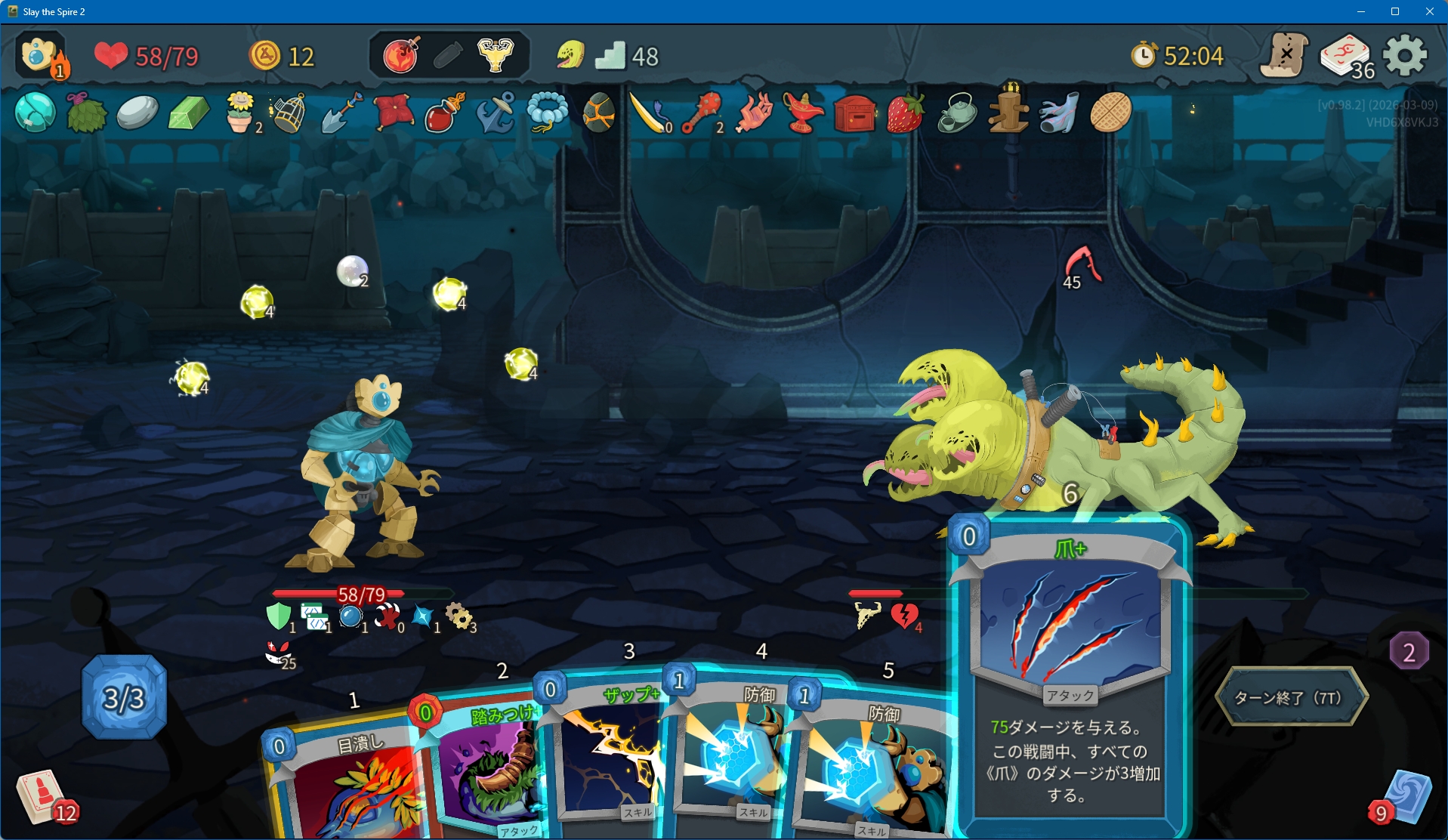This screenshot has height=840, width=1448.
Task: Use the golden trophy potion slot
Action: 496,56
